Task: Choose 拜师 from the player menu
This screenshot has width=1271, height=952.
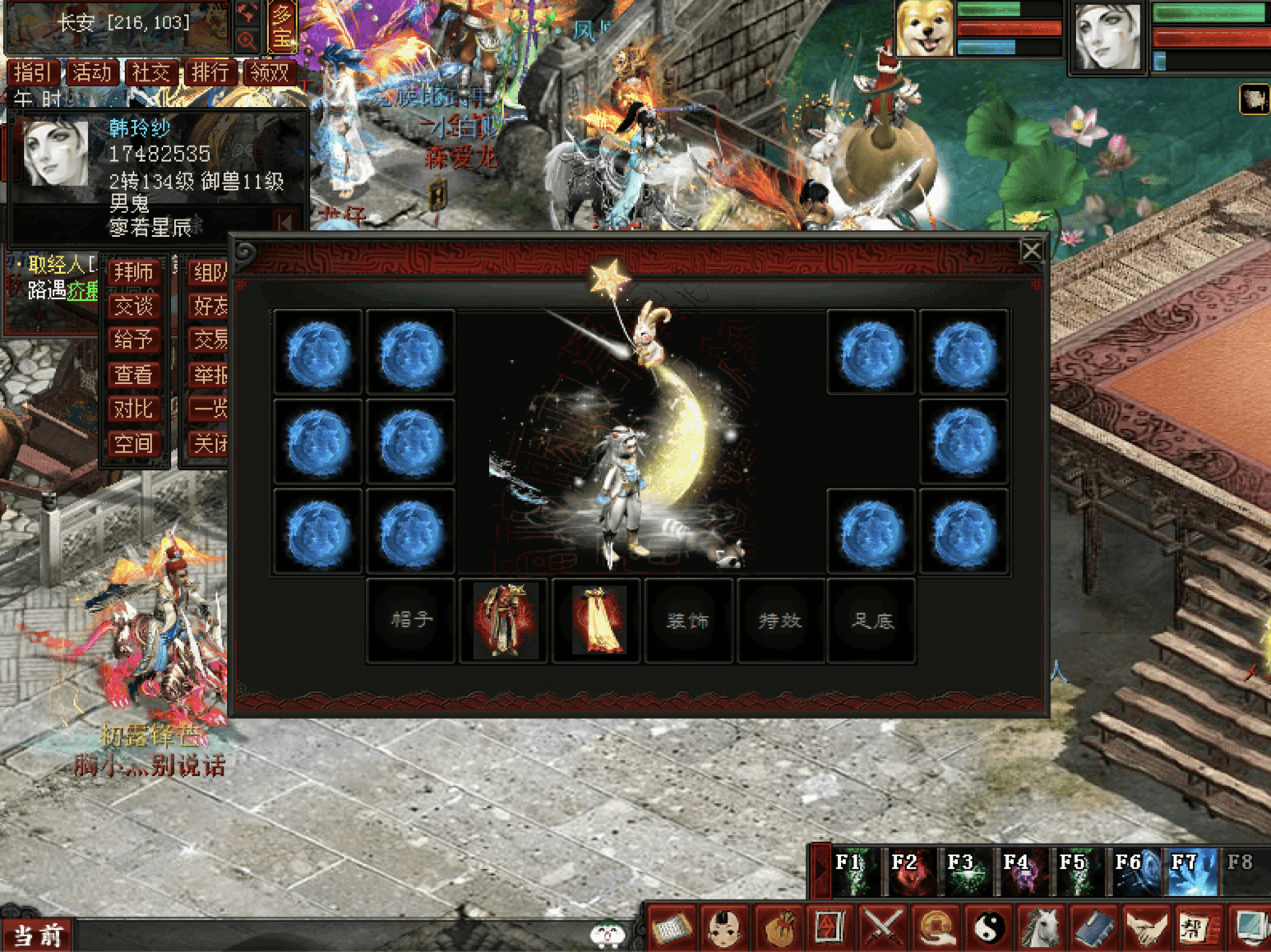Action: point(133,272)
